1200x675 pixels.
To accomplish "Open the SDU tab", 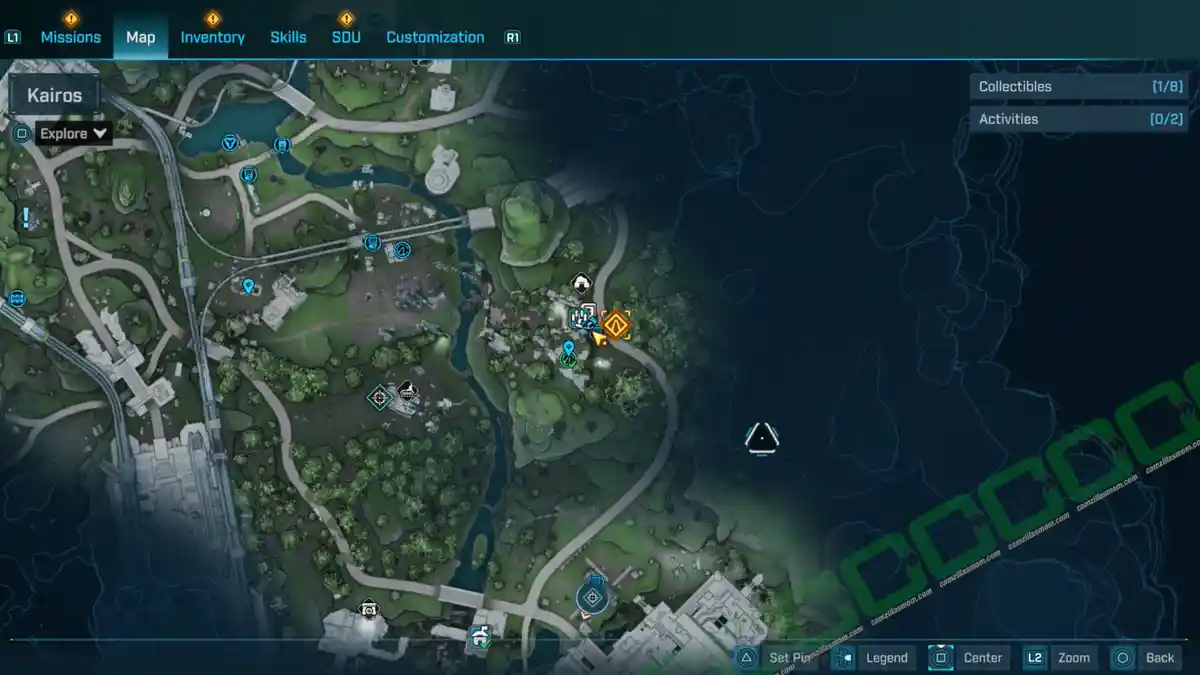I will (346, 37).
